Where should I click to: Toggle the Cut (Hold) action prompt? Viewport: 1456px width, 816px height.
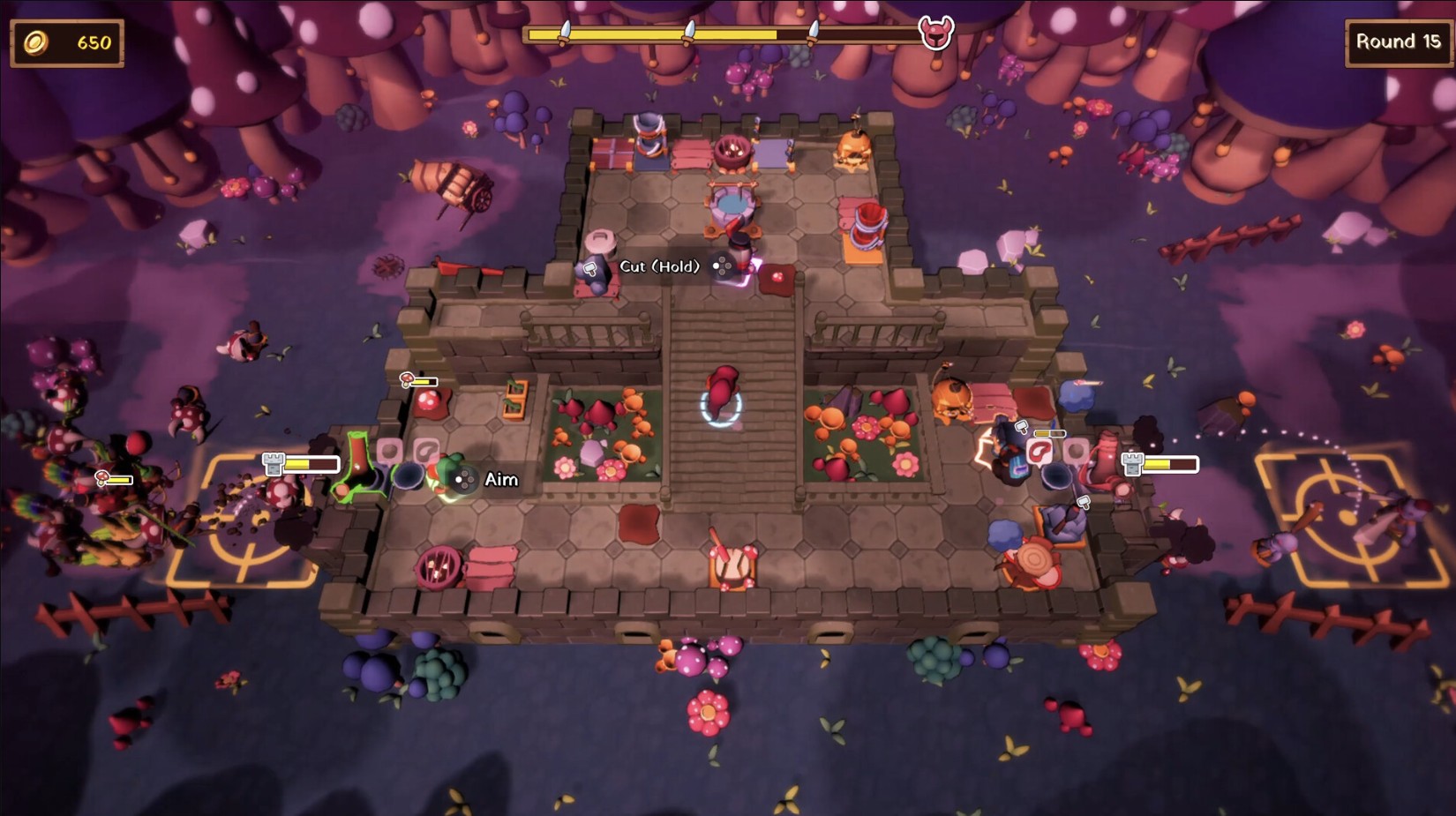(x=660, y=266)
